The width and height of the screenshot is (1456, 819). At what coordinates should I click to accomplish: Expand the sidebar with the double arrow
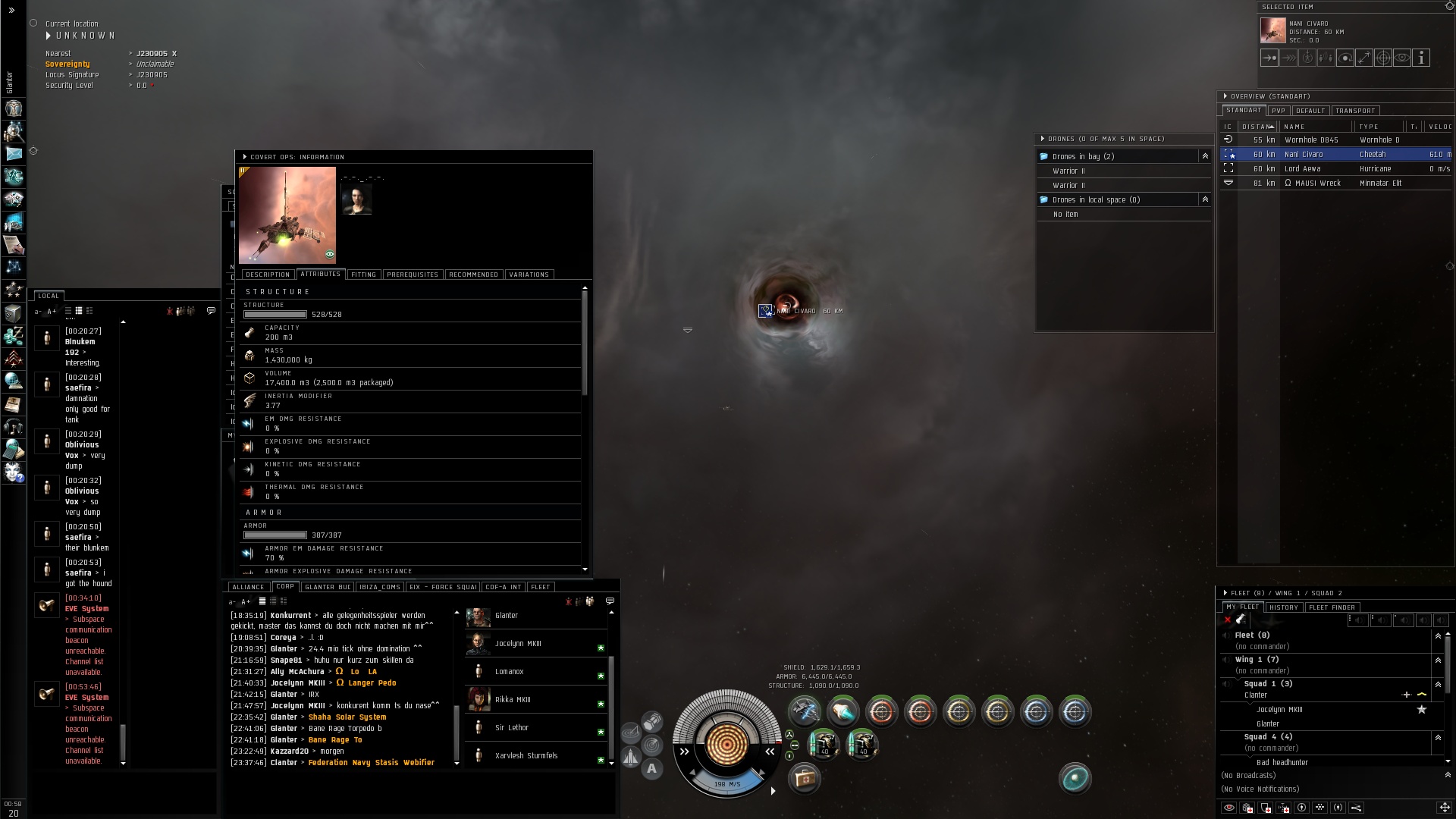pyautogui.click(x=11, y=10)
